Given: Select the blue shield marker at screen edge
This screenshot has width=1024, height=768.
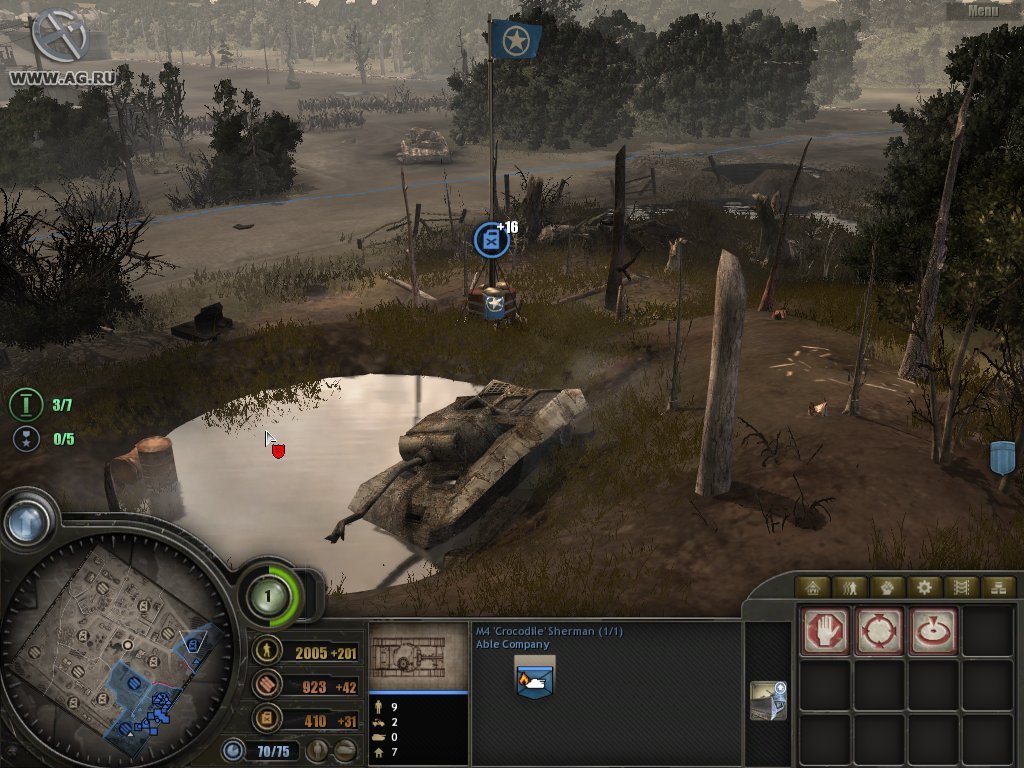Looking at the screenshot, I should (1002, 458).
